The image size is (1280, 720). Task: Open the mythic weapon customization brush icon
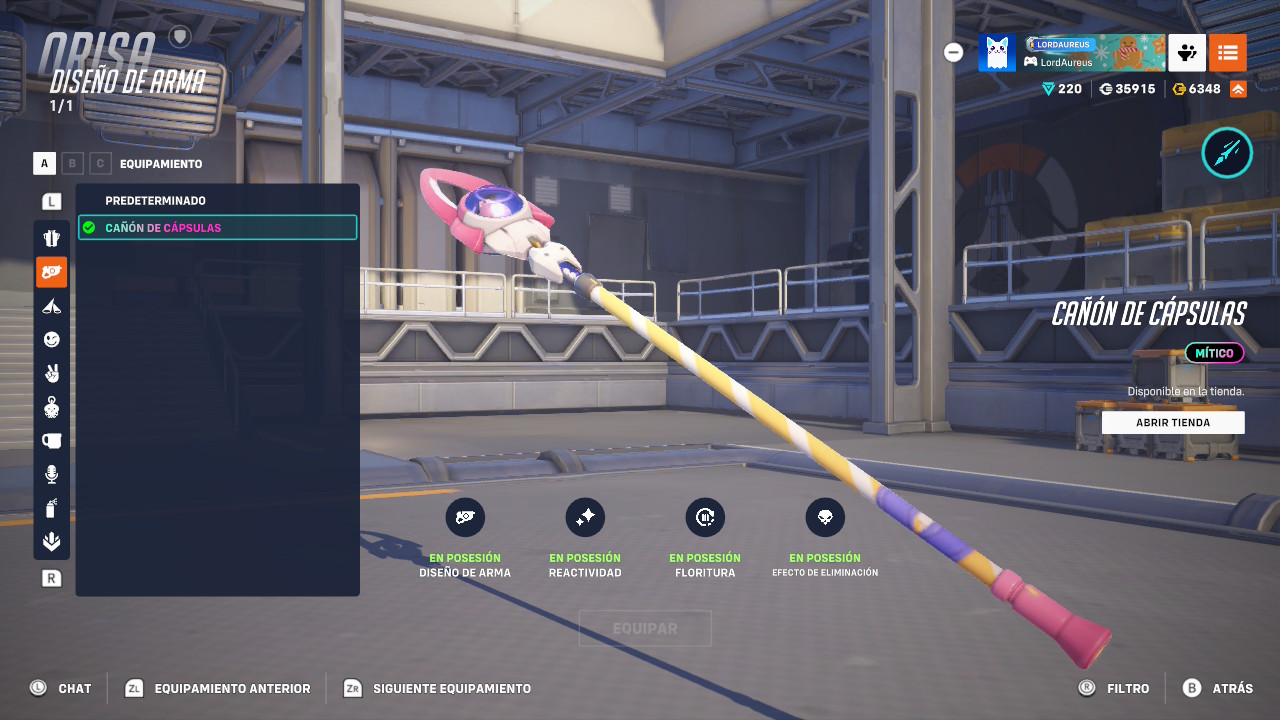pyautogui.click(x=1227, y=152)
